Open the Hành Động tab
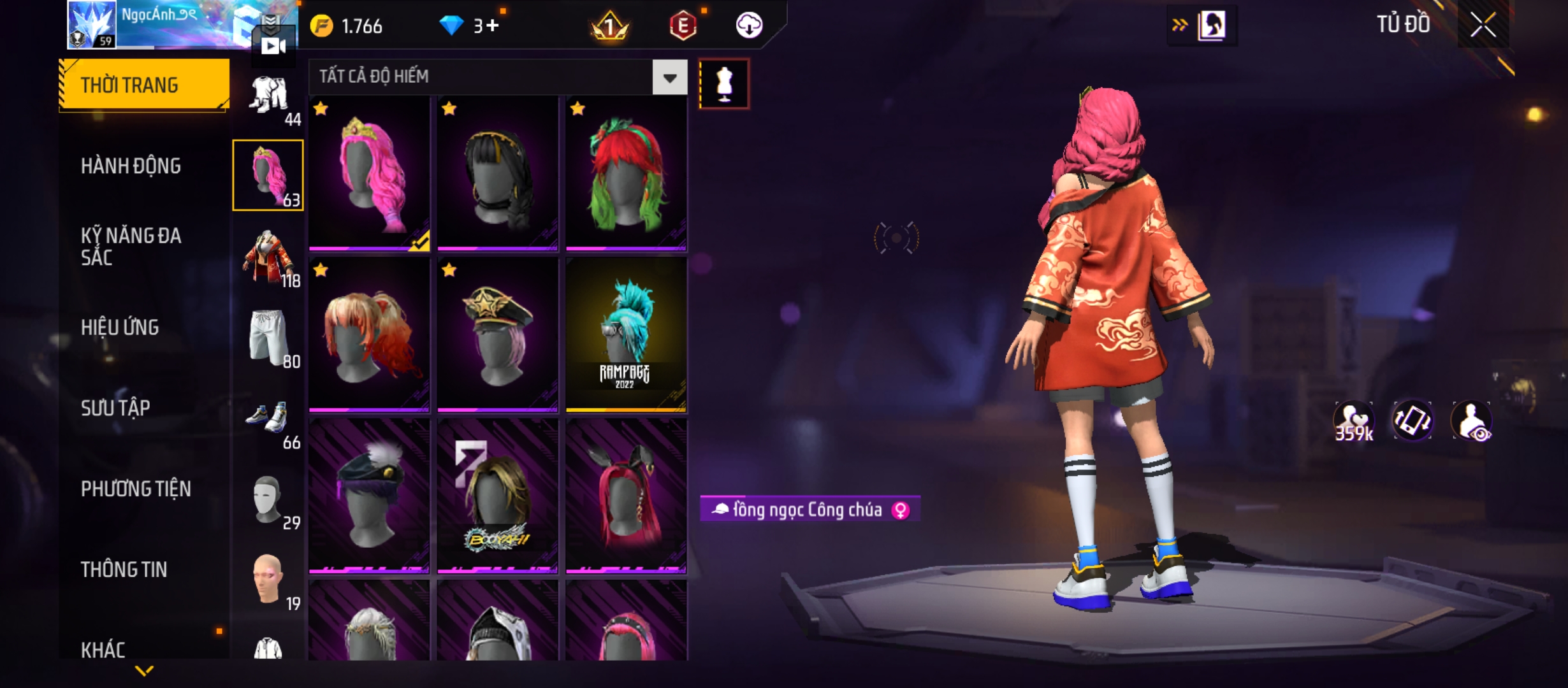The width and height of the screenshot is (1568, 688). click(131, 166)
